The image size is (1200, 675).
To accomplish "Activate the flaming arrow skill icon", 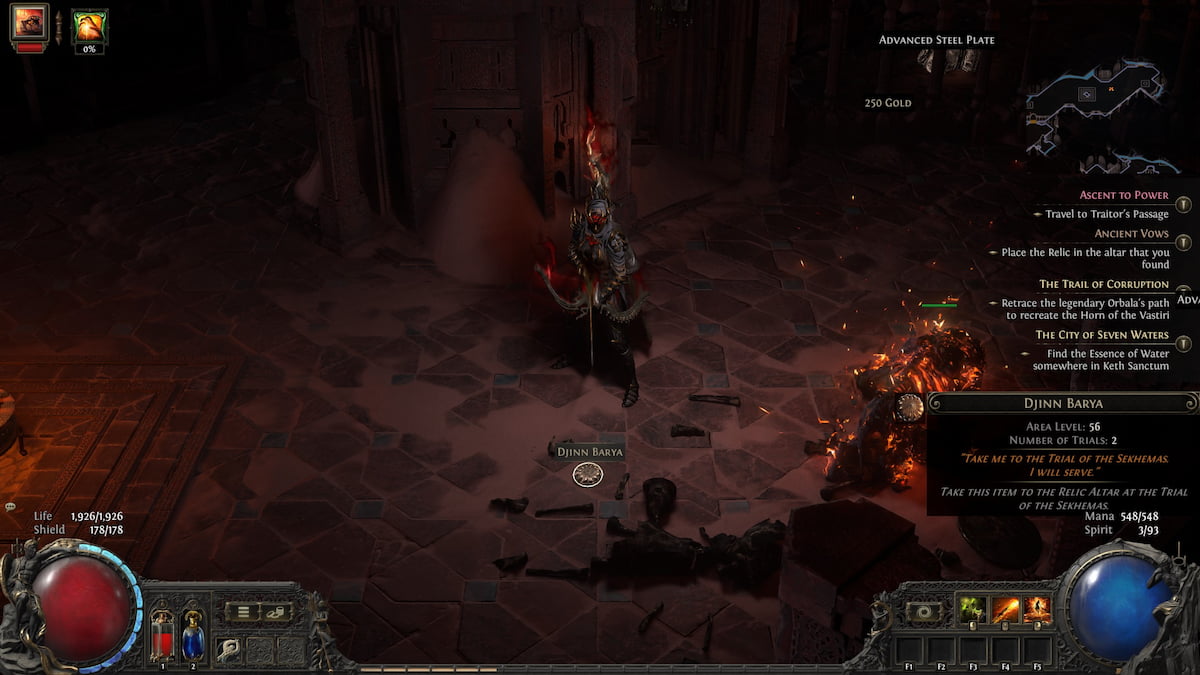I will [x=1004, y=609].
